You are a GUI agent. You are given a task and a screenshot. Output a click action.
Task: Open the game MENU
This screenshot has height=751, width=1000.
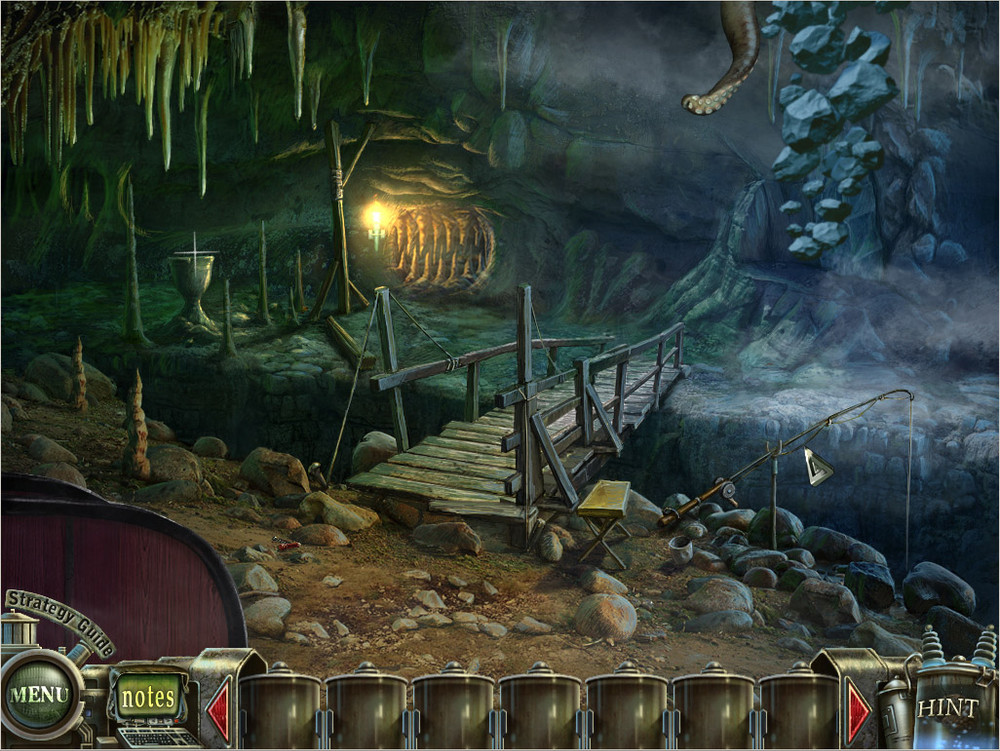[40, 694]
